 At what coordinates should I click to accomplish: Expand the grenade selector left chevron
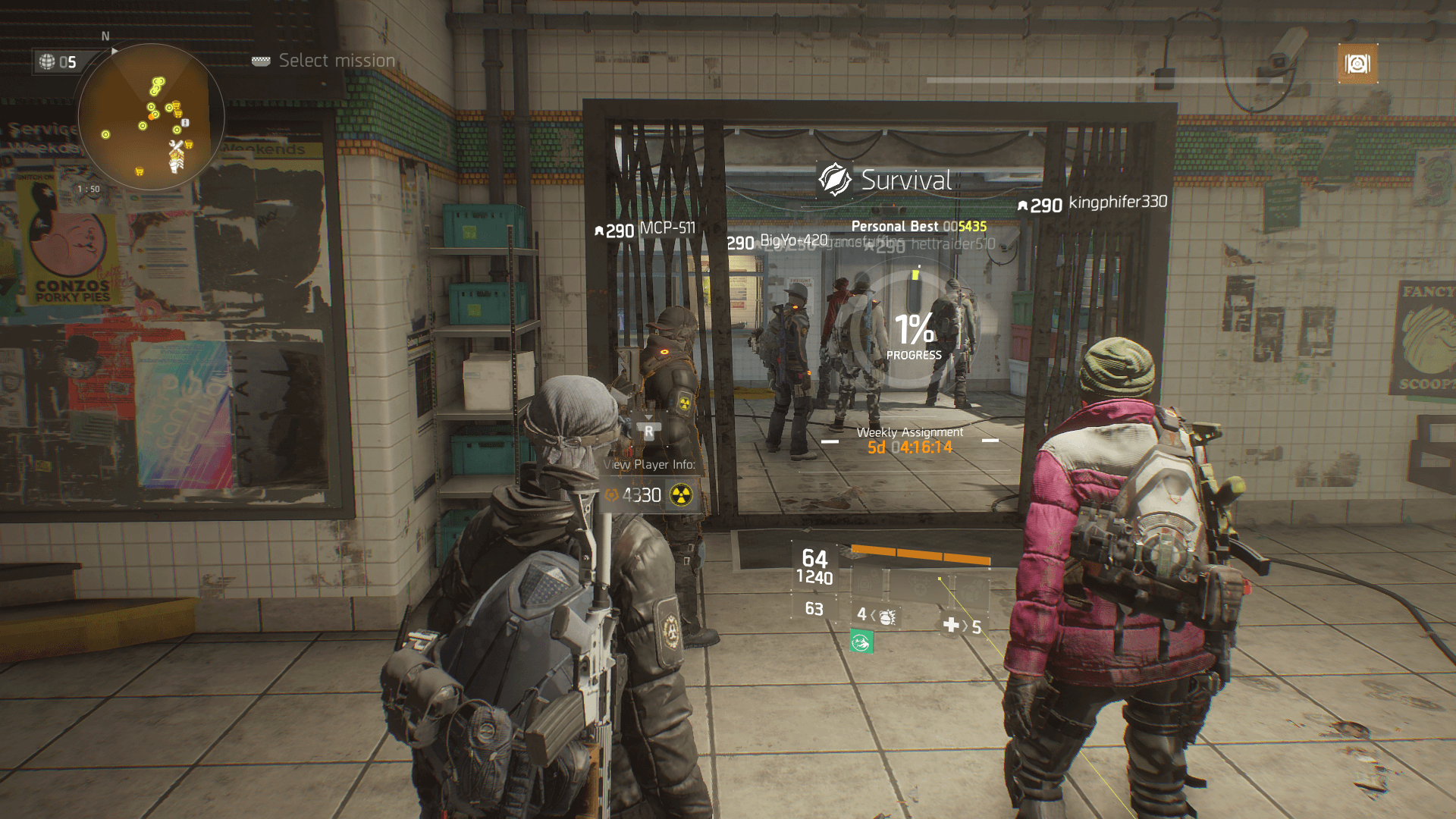click(x=874, y=617)
